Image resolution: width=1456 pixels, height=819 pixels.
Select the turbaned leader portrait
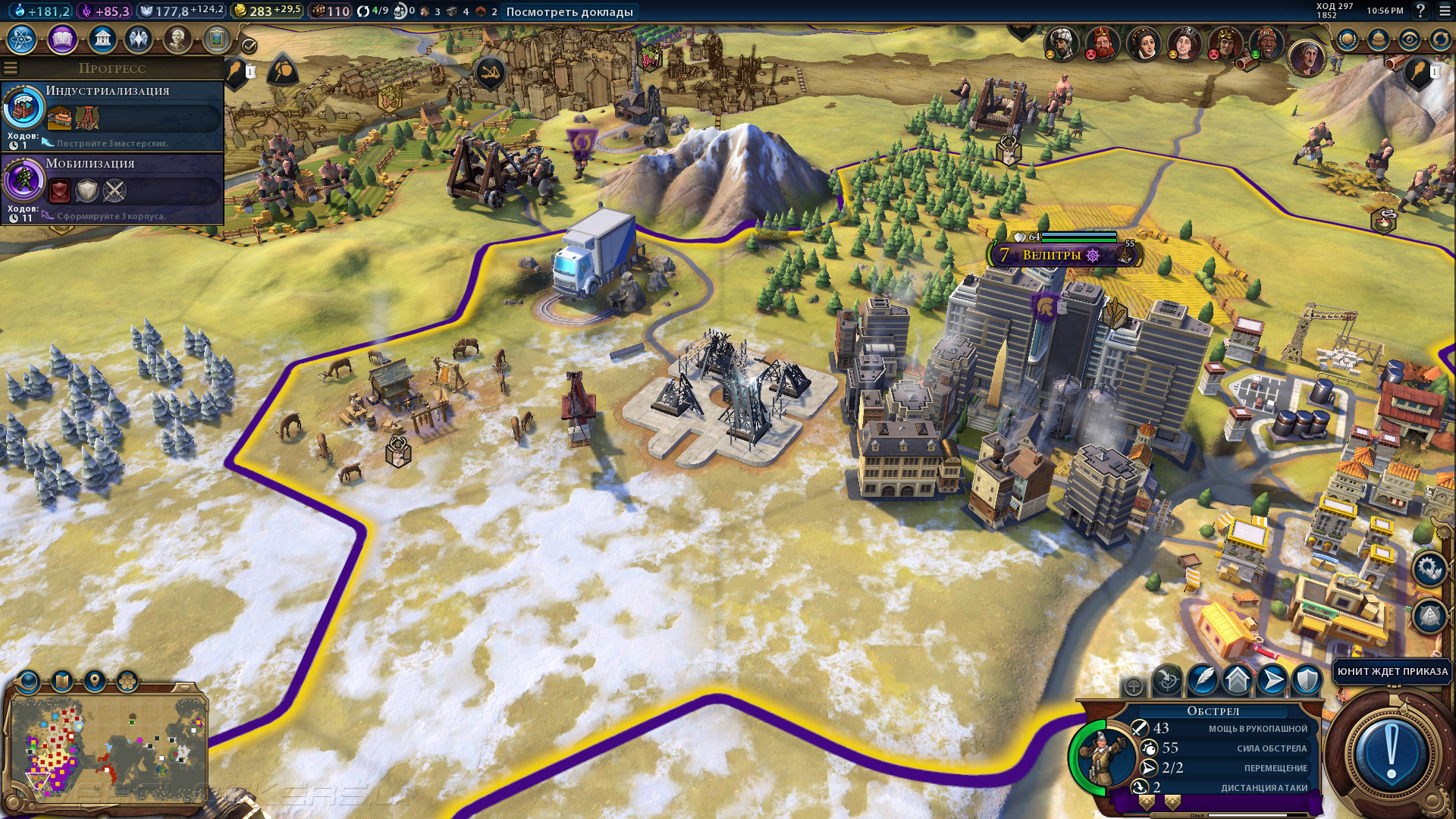pos(1061,42)
